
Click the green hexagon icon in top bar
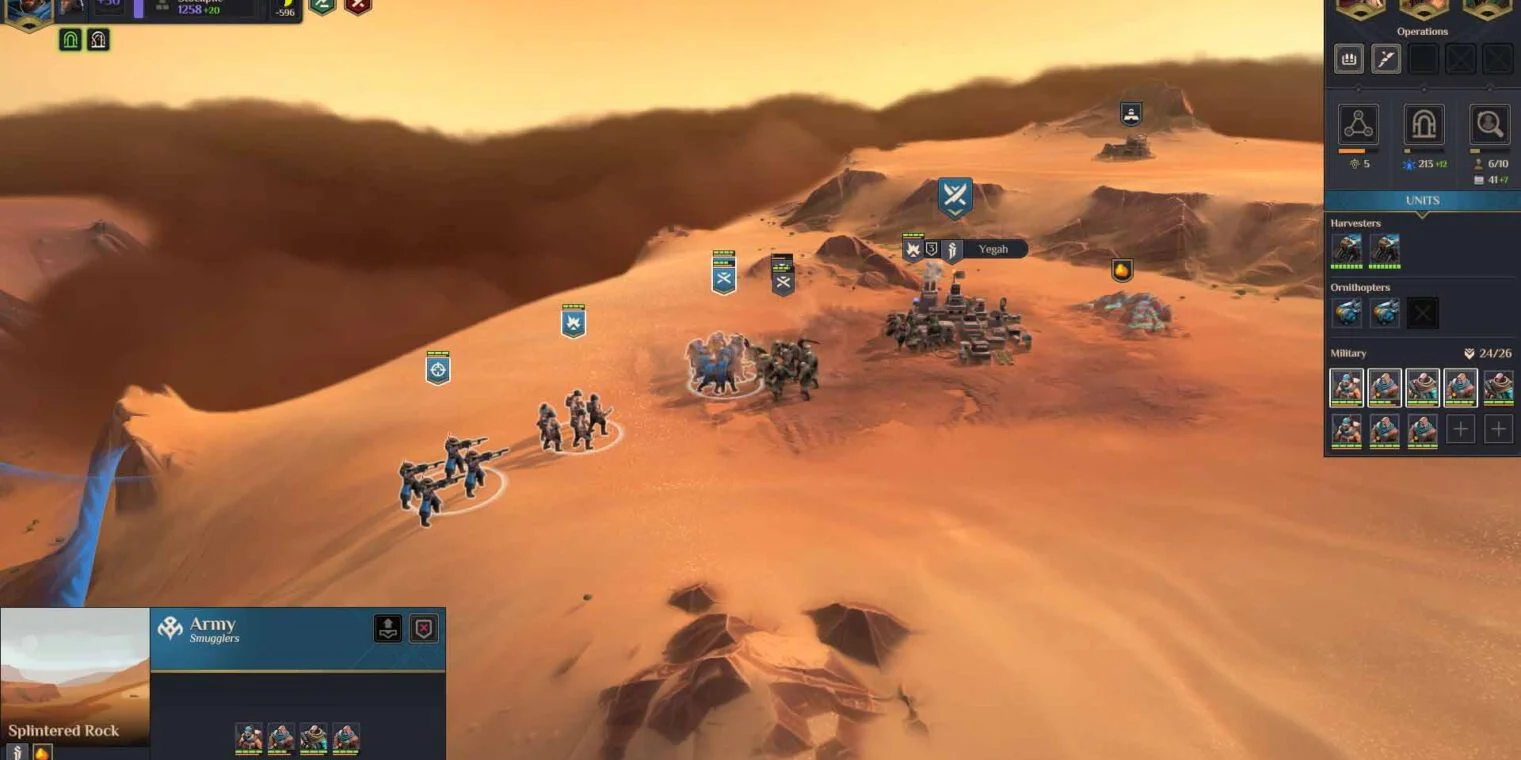(322, 5)
